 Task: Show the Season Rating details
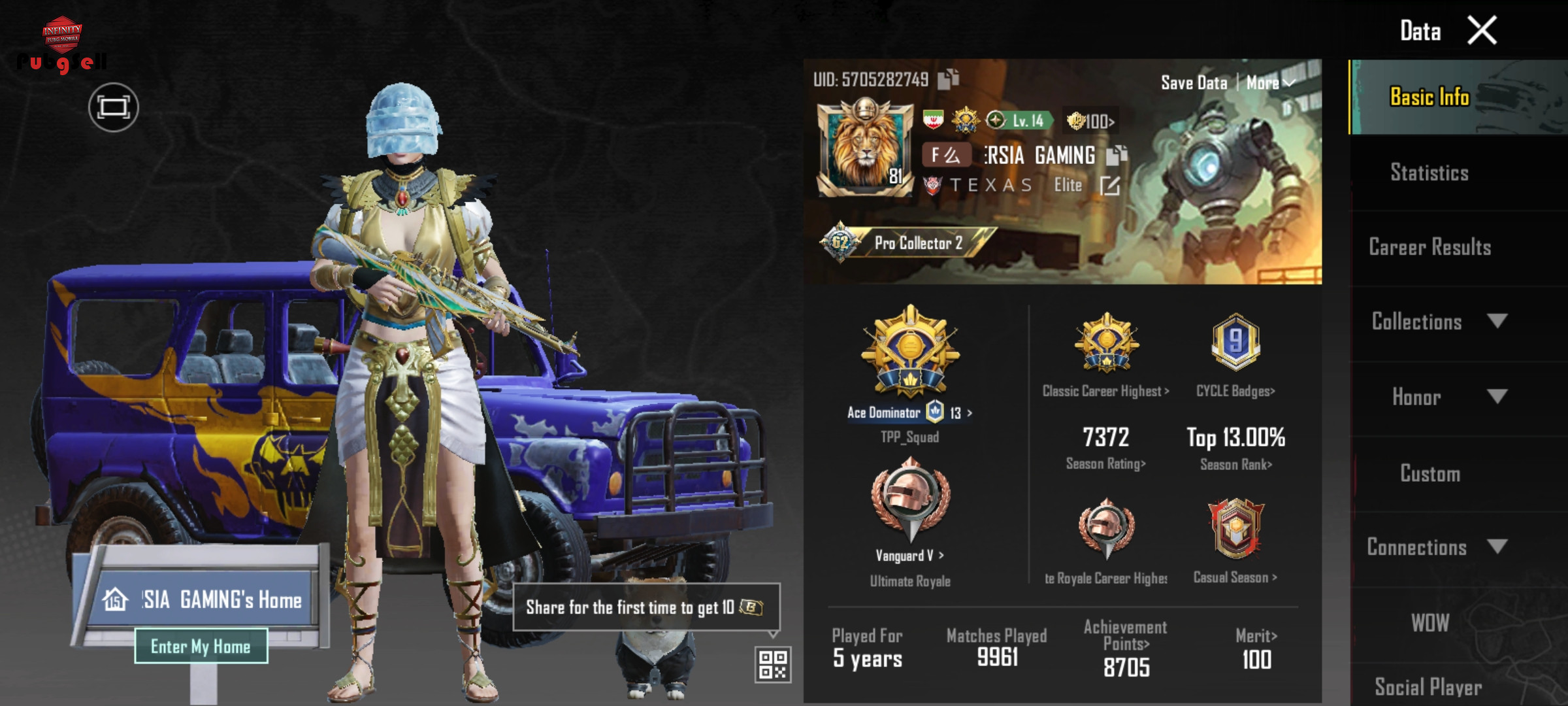[1105, 463]
